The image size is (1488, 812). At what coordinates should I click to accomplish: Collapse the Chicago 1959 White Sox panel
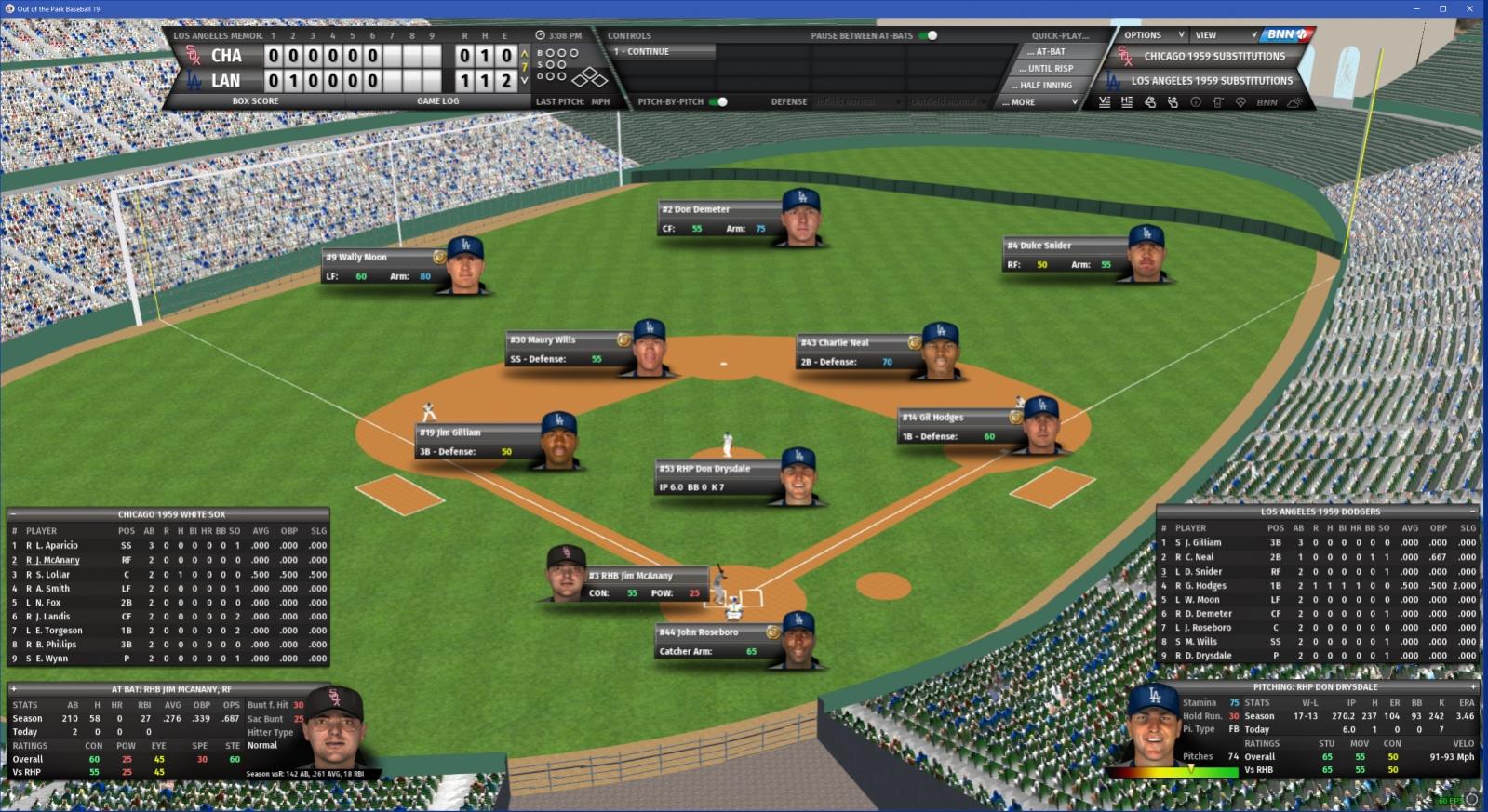pyautogui.click(x=13, y=514)
